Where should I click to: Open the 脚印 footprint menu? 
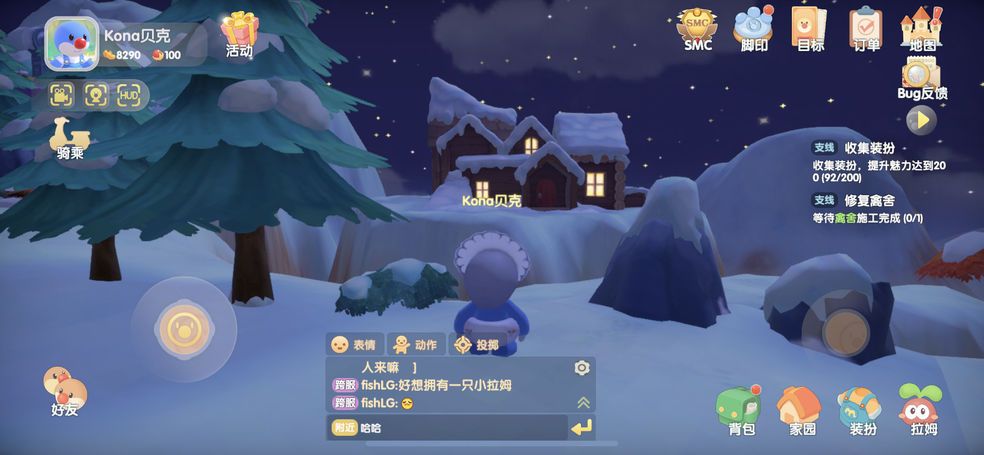[754, 29]
